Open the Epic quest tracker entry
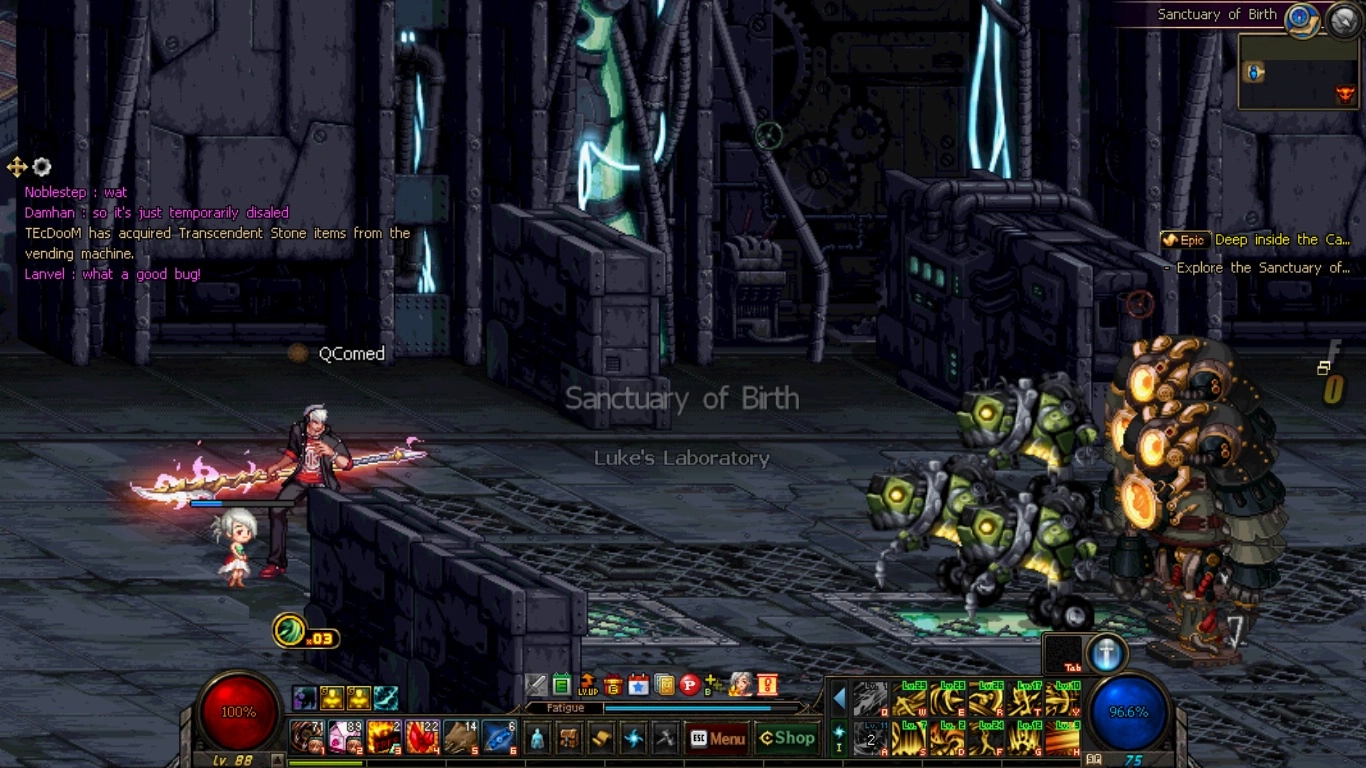The image size is (1366, 768). 1256,240
